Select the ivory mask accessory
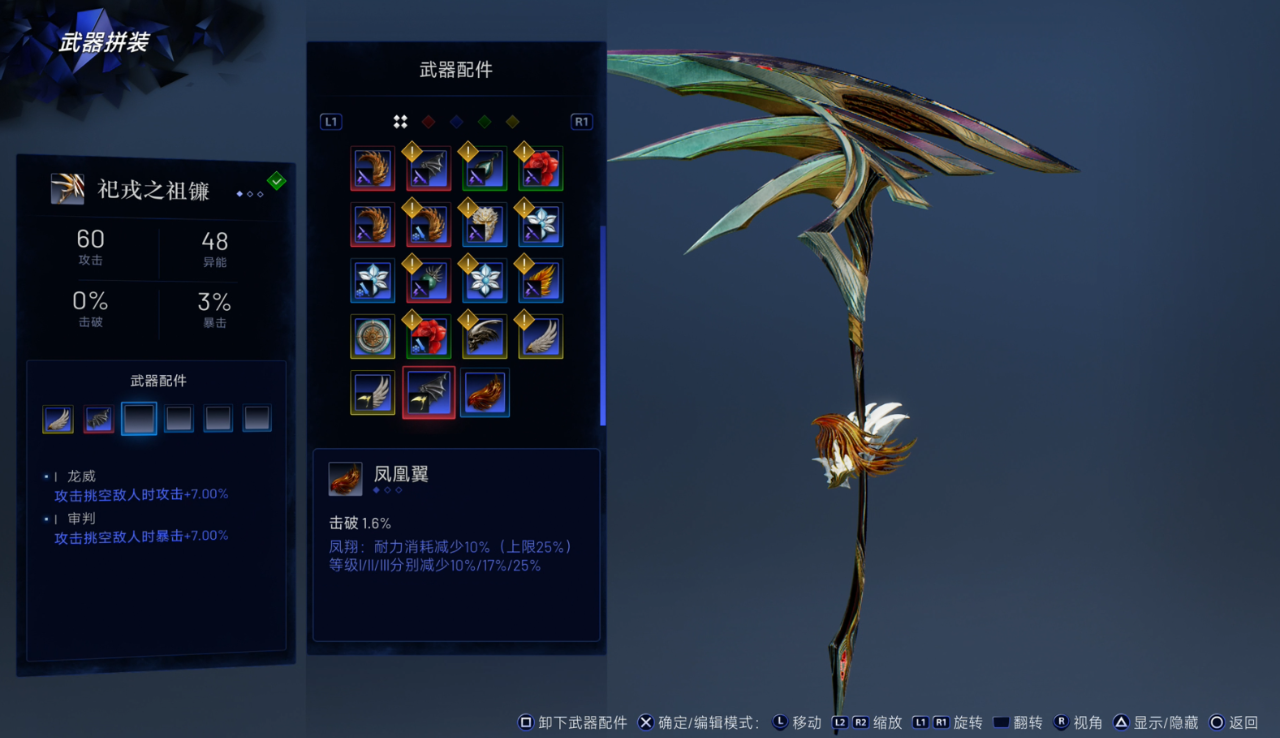Screen dimensions: 1280x738 coord(485,225)
